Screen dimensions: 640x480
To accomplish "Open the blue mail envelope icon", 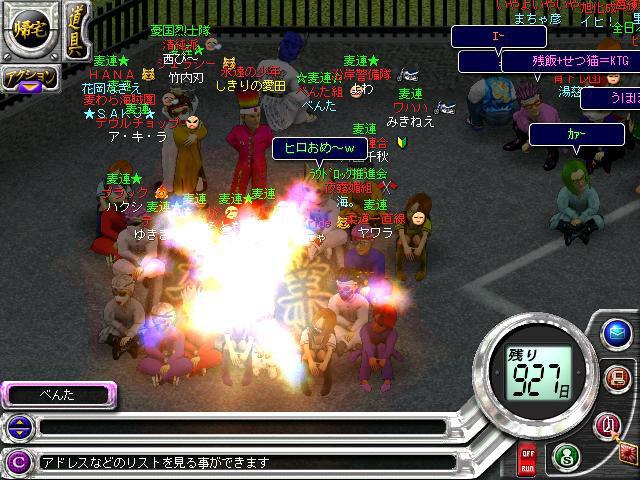I will tap(616, 332).
